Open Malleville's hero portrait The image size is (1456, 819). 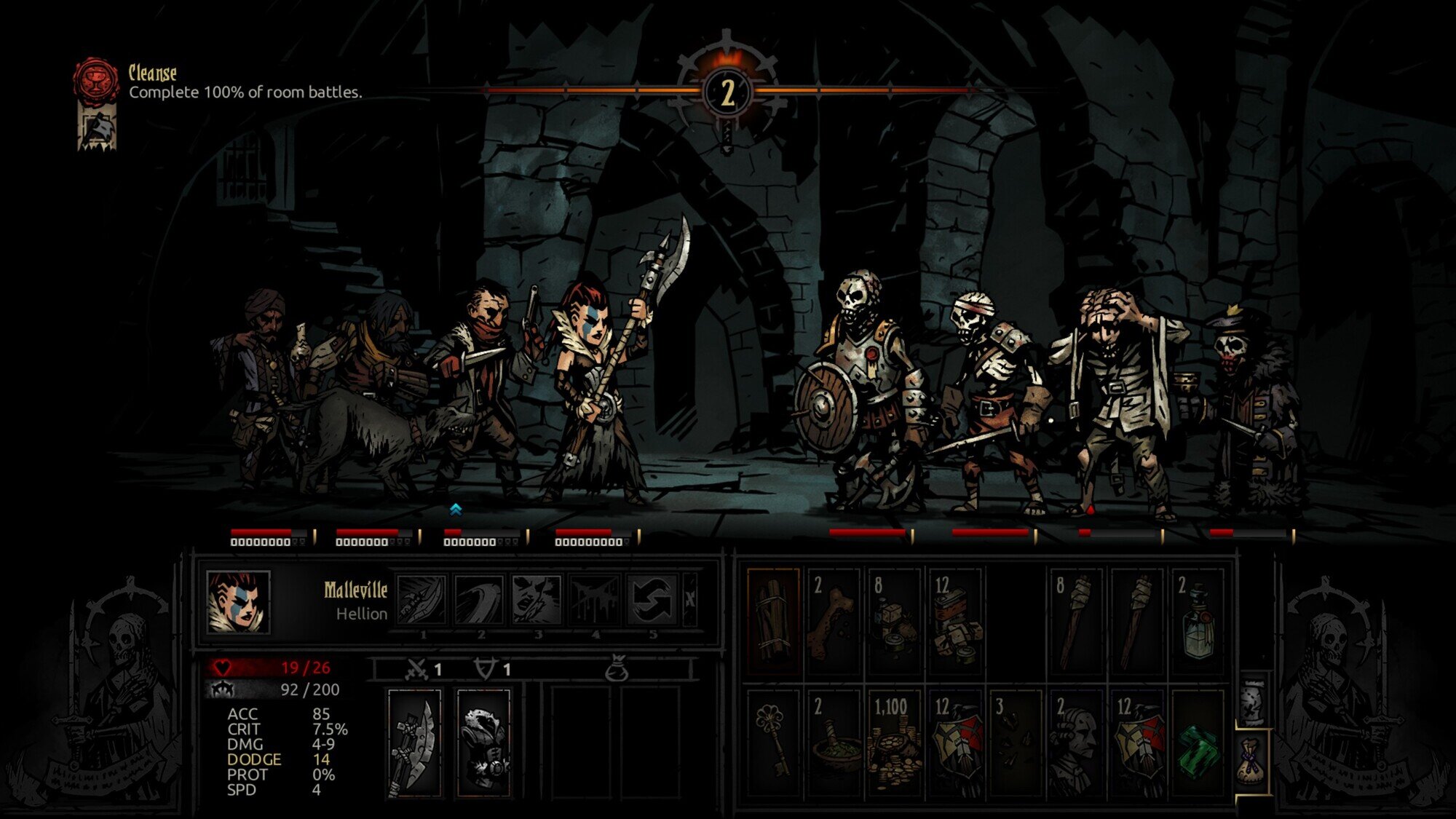(x=238, y=601)
